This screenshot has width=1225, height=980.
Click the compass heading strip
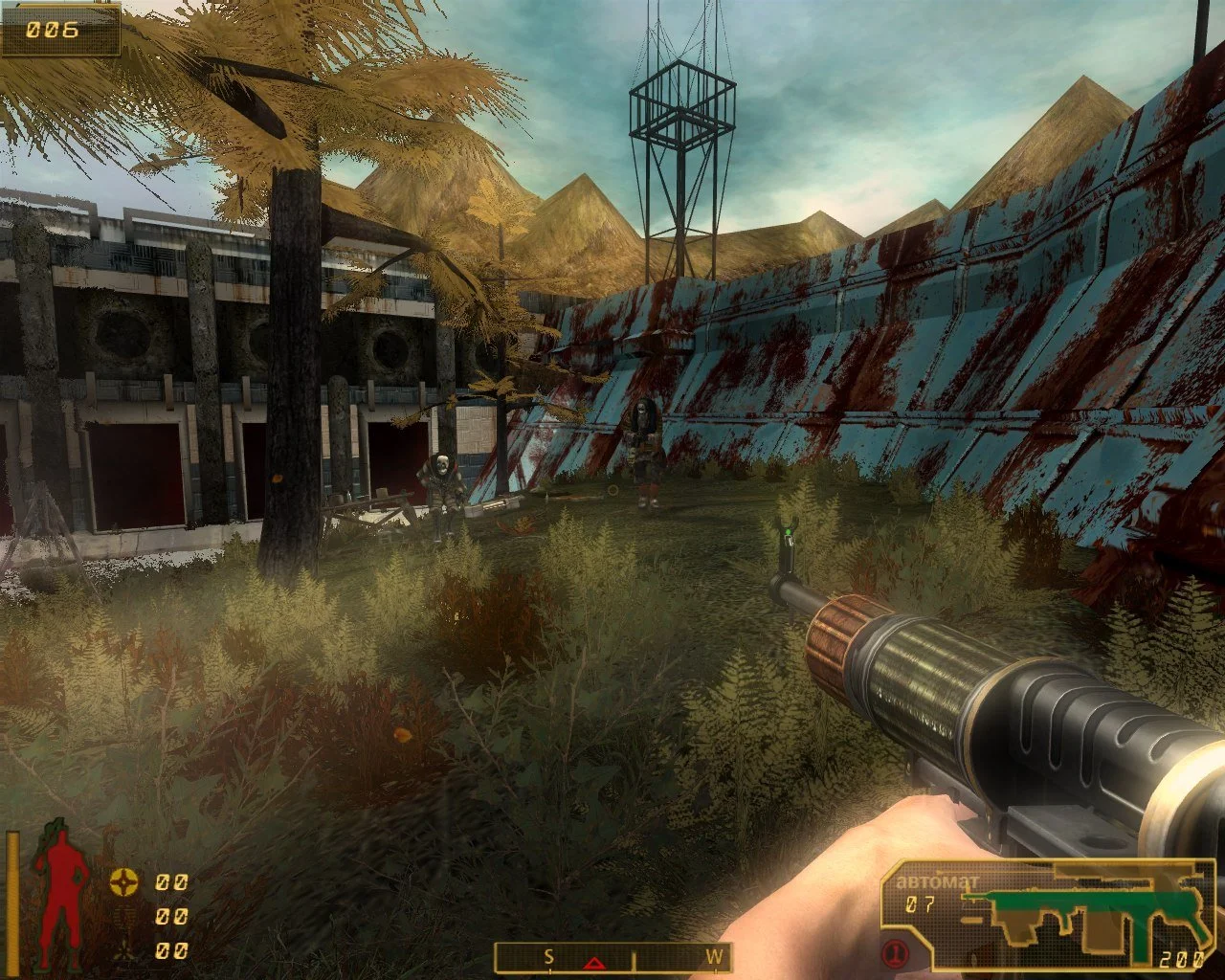click(x=612, y=957)
